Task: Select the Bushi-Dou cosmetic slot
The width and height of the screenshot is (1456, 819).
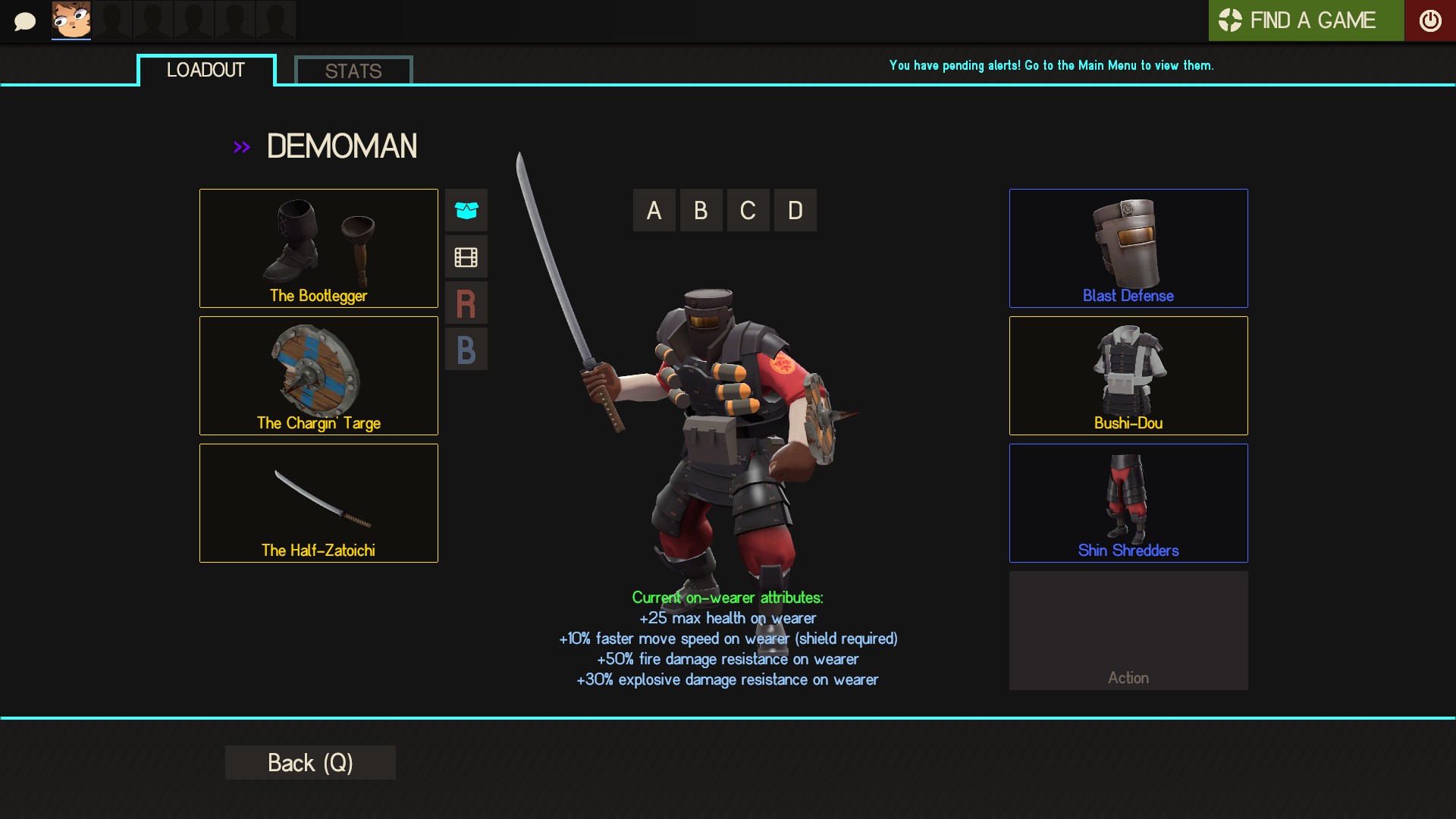Action: (1128, 375)
